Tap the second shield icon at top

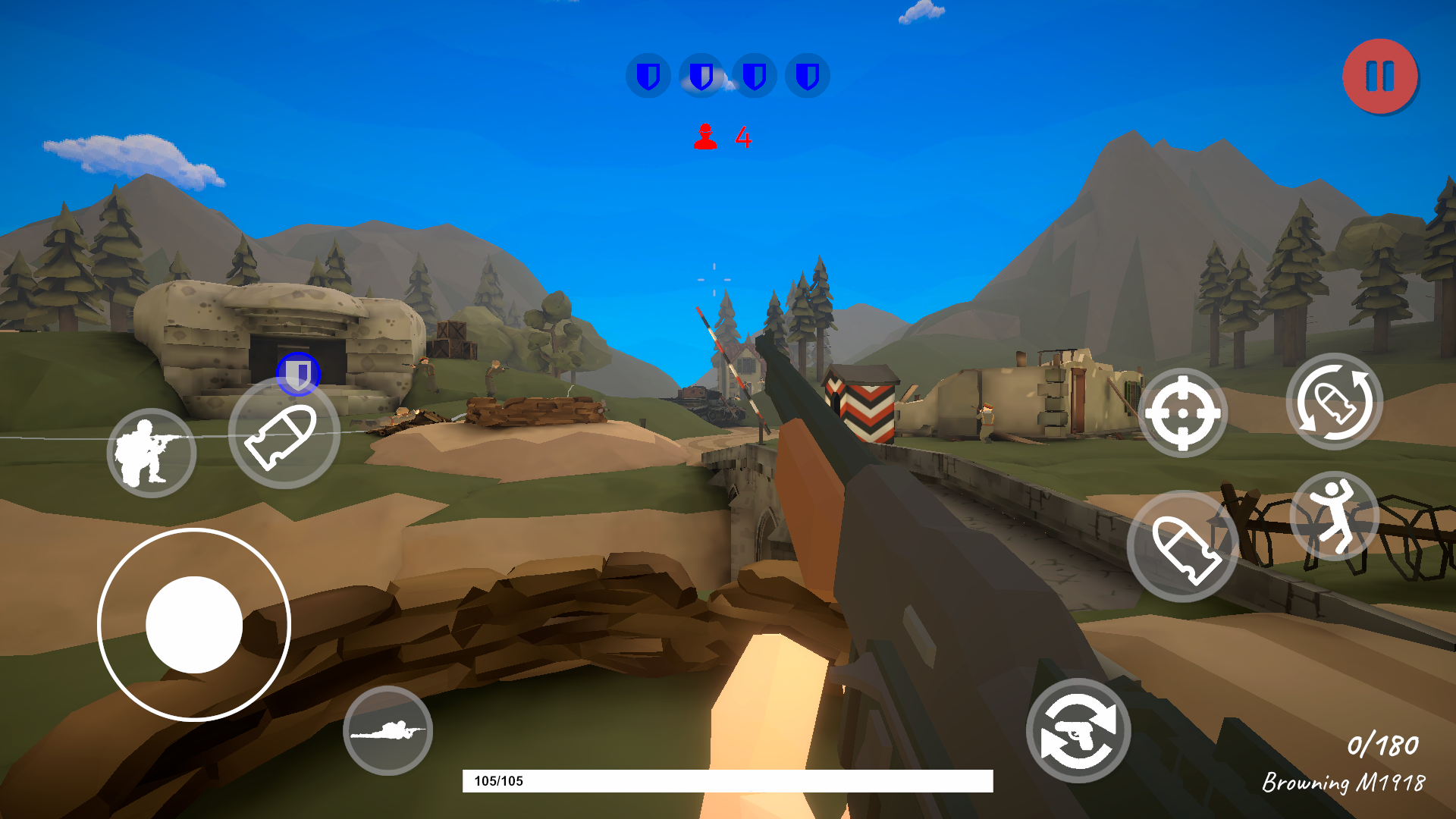pyautogui.click(x=701, y=76)
